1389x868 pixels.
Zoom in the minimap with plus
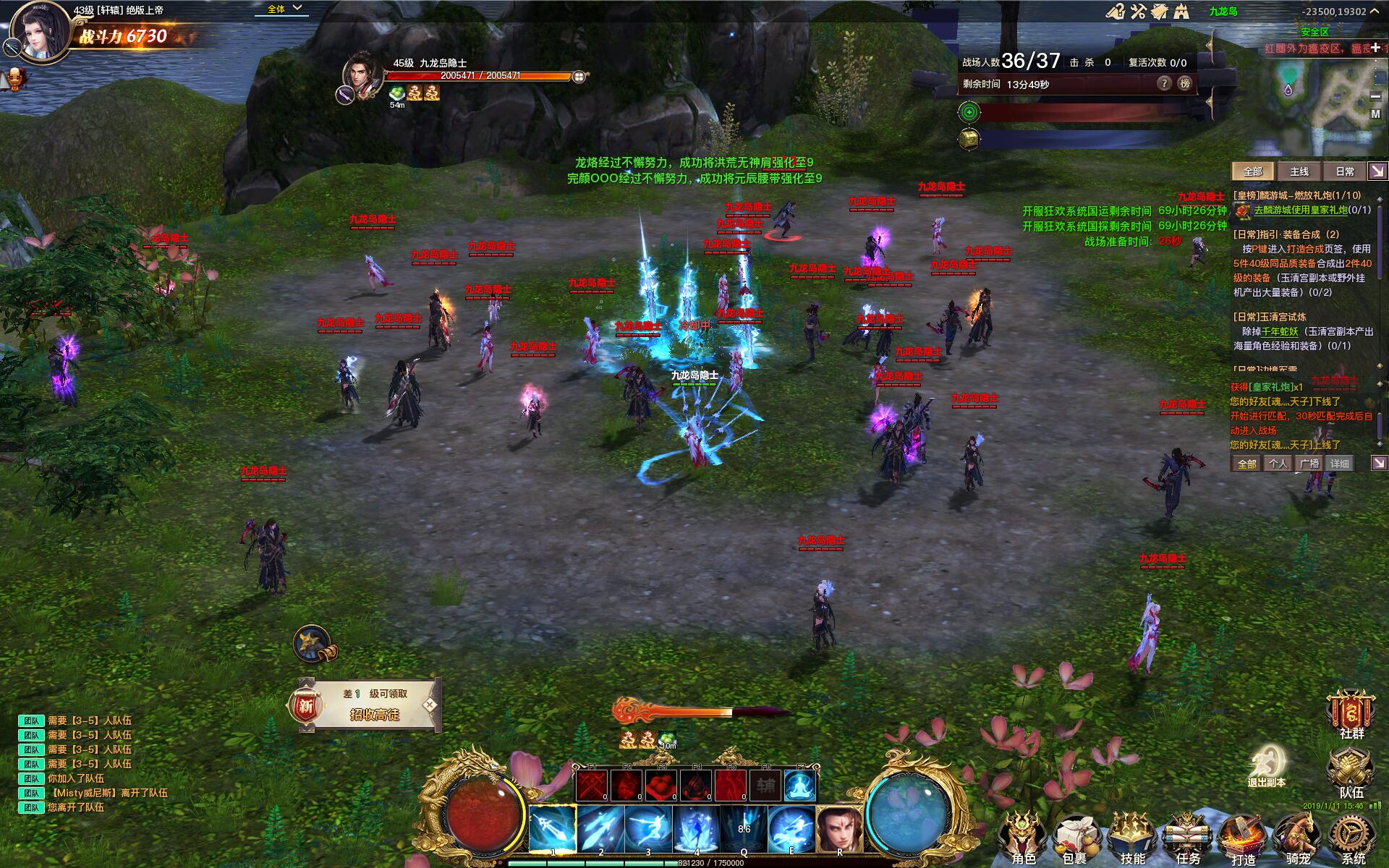click(1375, 48)
